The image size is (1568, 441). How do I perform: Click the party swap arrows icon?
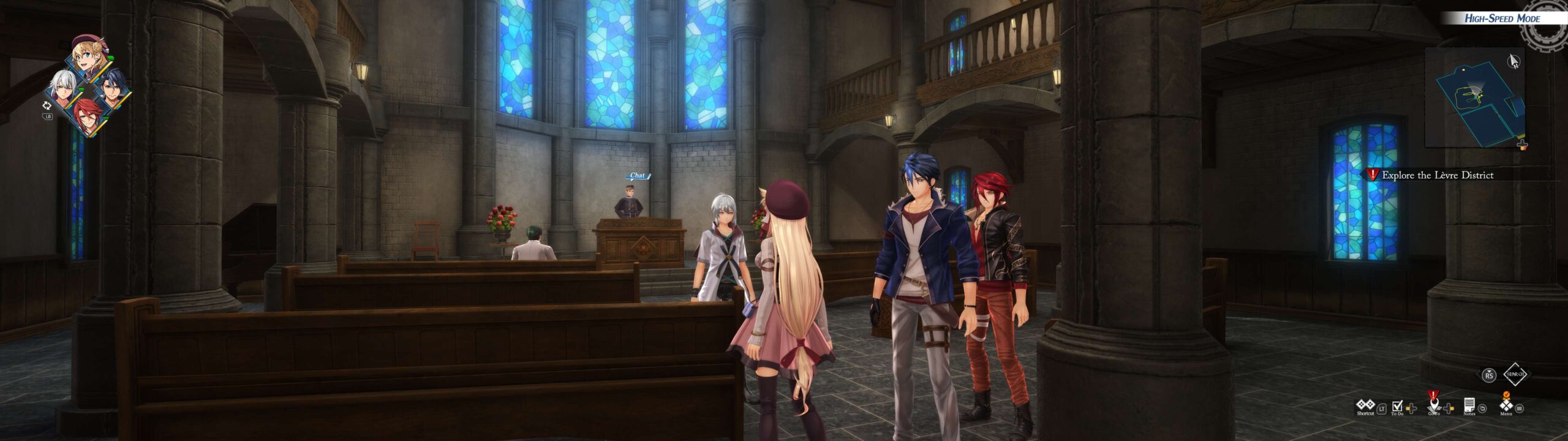click(47, 105)
